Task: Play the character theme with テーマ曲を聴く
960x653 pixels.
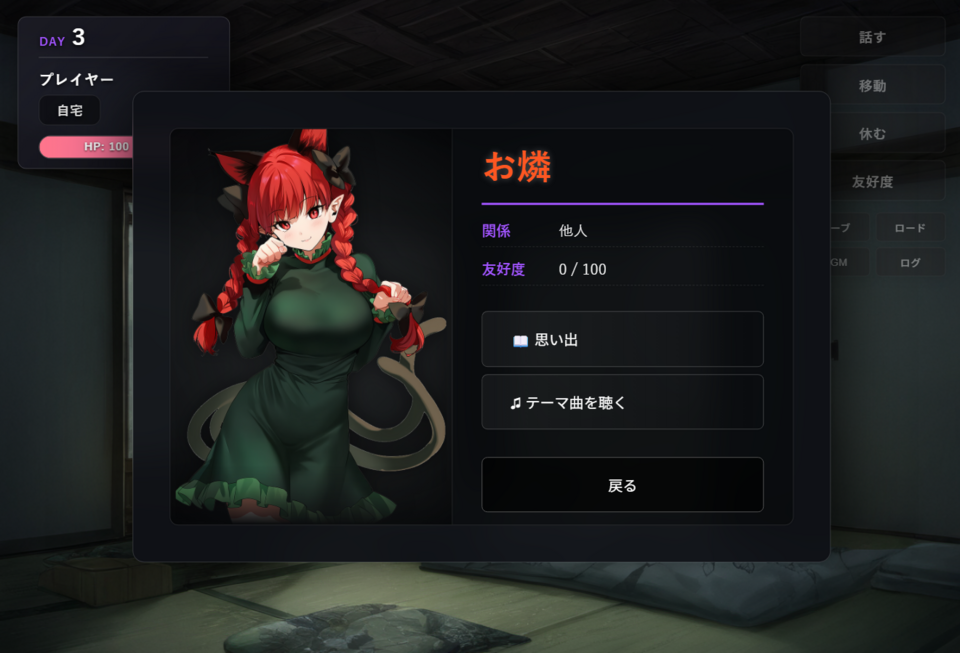Action: pos(622,402)
